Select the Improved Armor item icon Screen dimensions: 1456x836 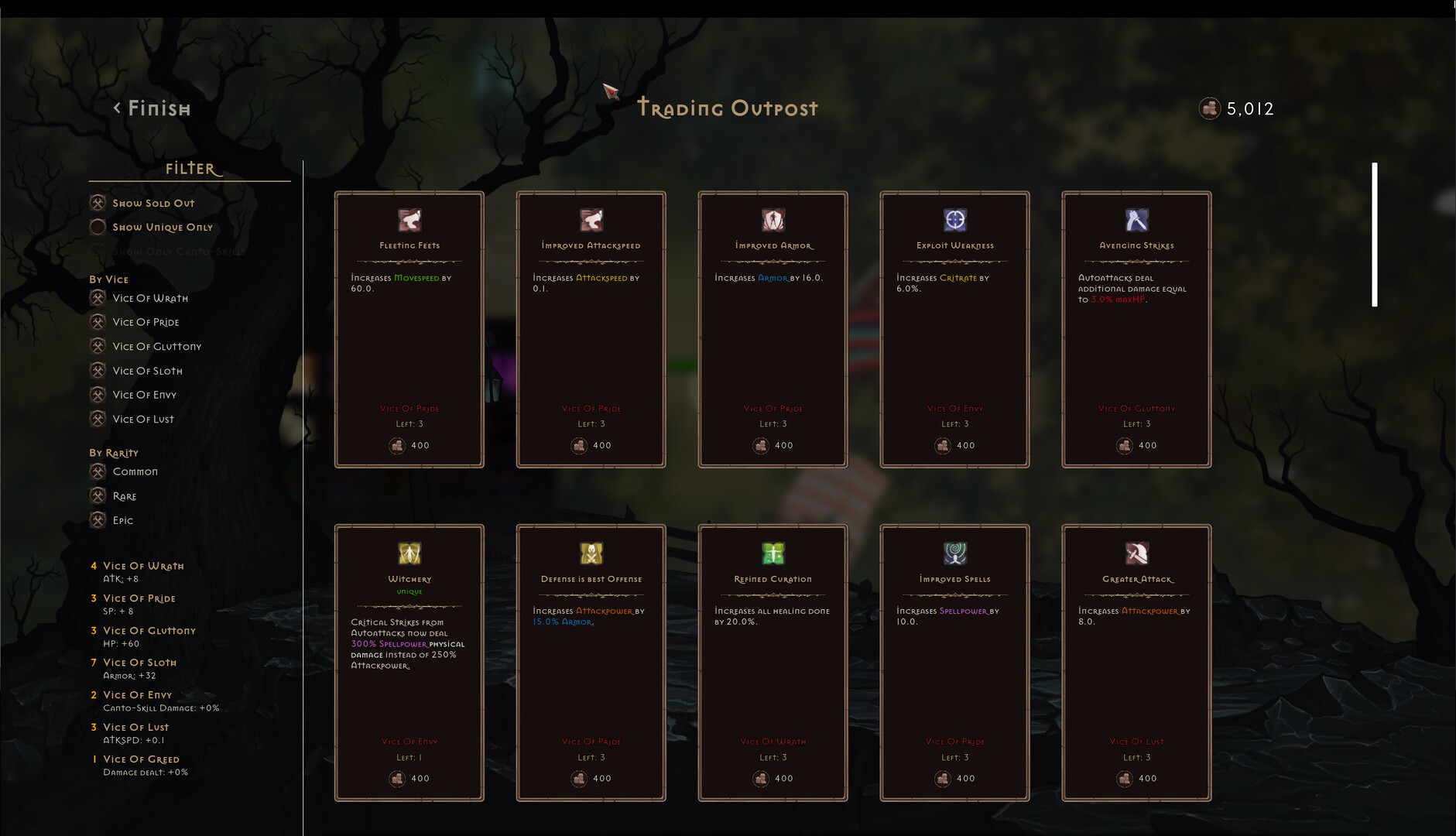click(x=772, y=221)
